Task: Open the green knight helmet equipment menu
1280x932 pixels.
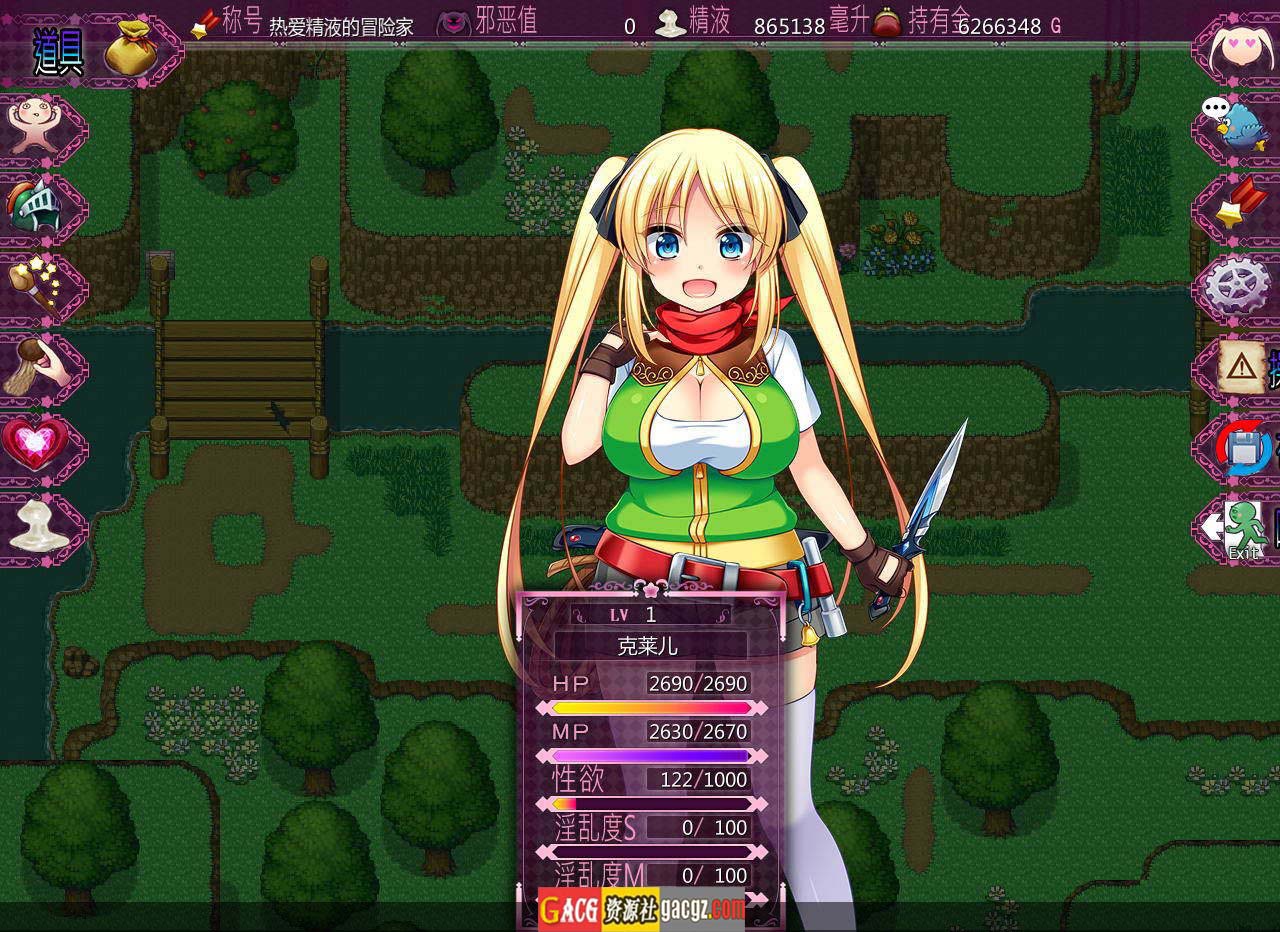Action: [35, 207]
